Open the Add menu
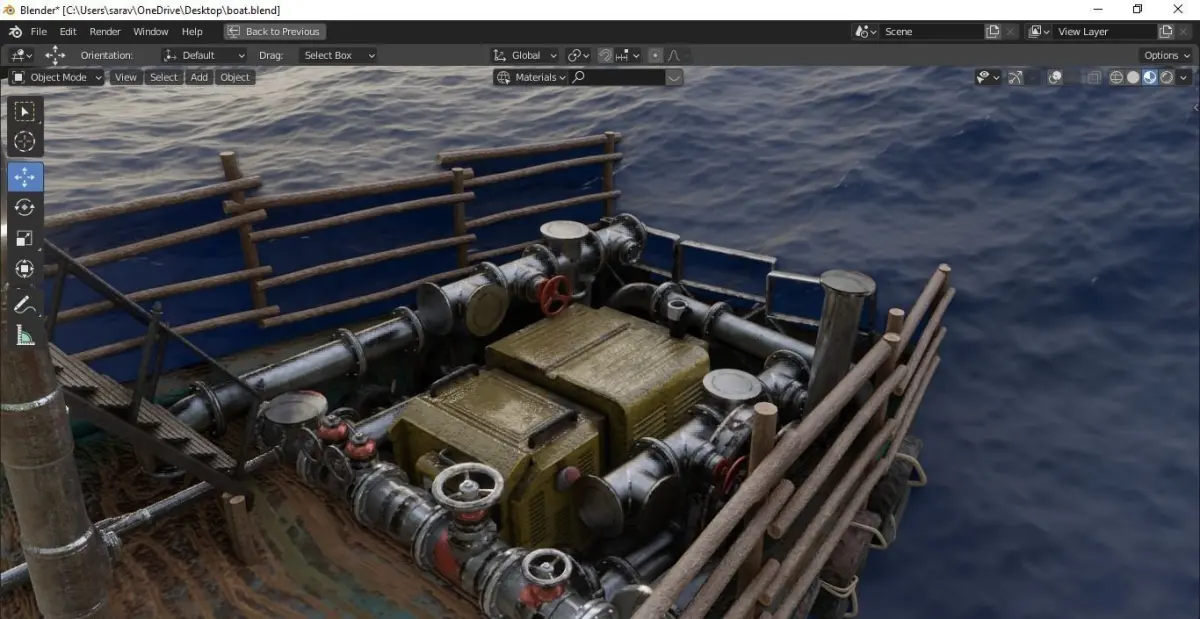This screenshot has width=1200, height=619. 199,77
